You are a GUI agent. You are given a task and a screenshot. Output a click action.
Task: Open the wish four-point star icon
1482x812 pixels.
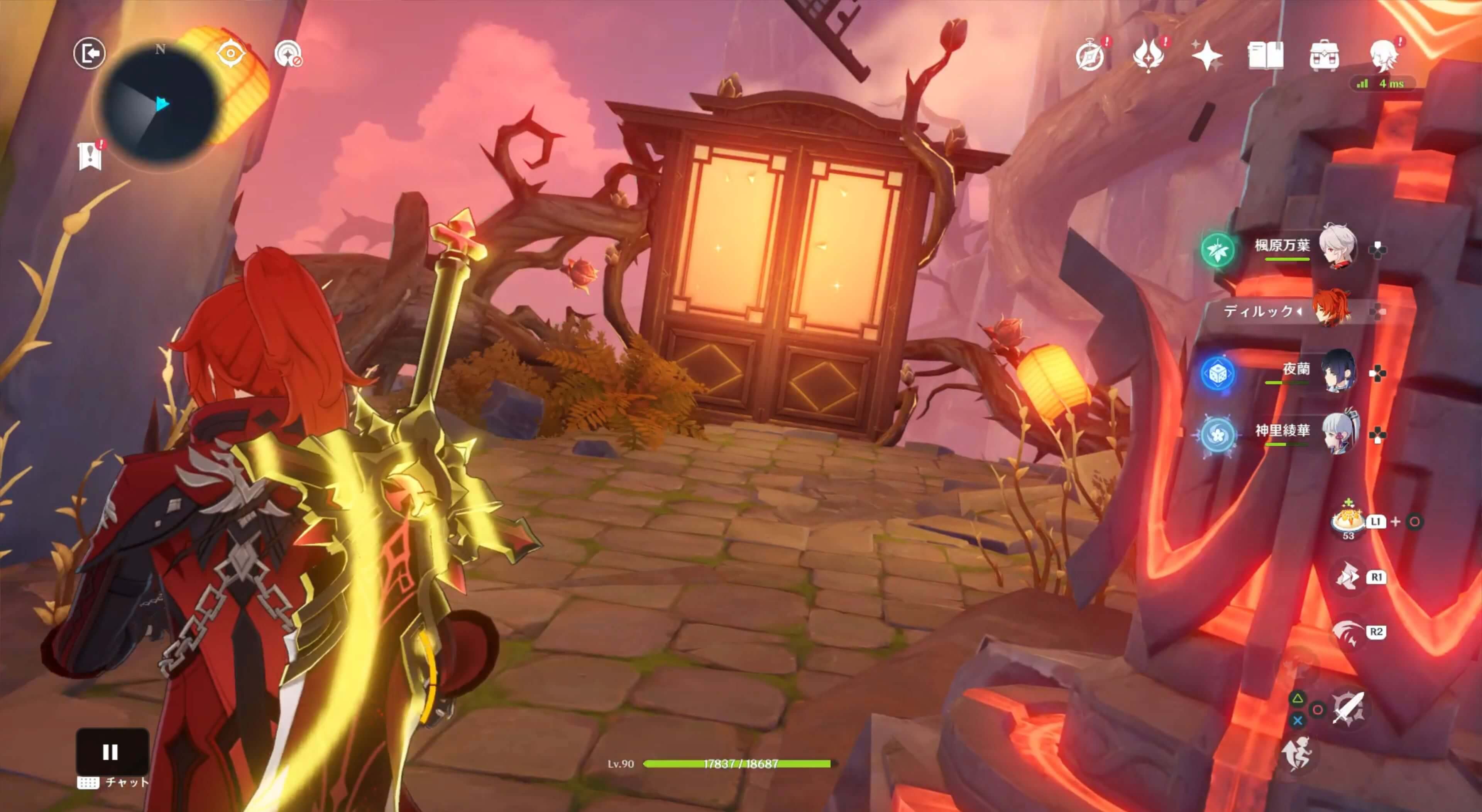click(1206, 56)
